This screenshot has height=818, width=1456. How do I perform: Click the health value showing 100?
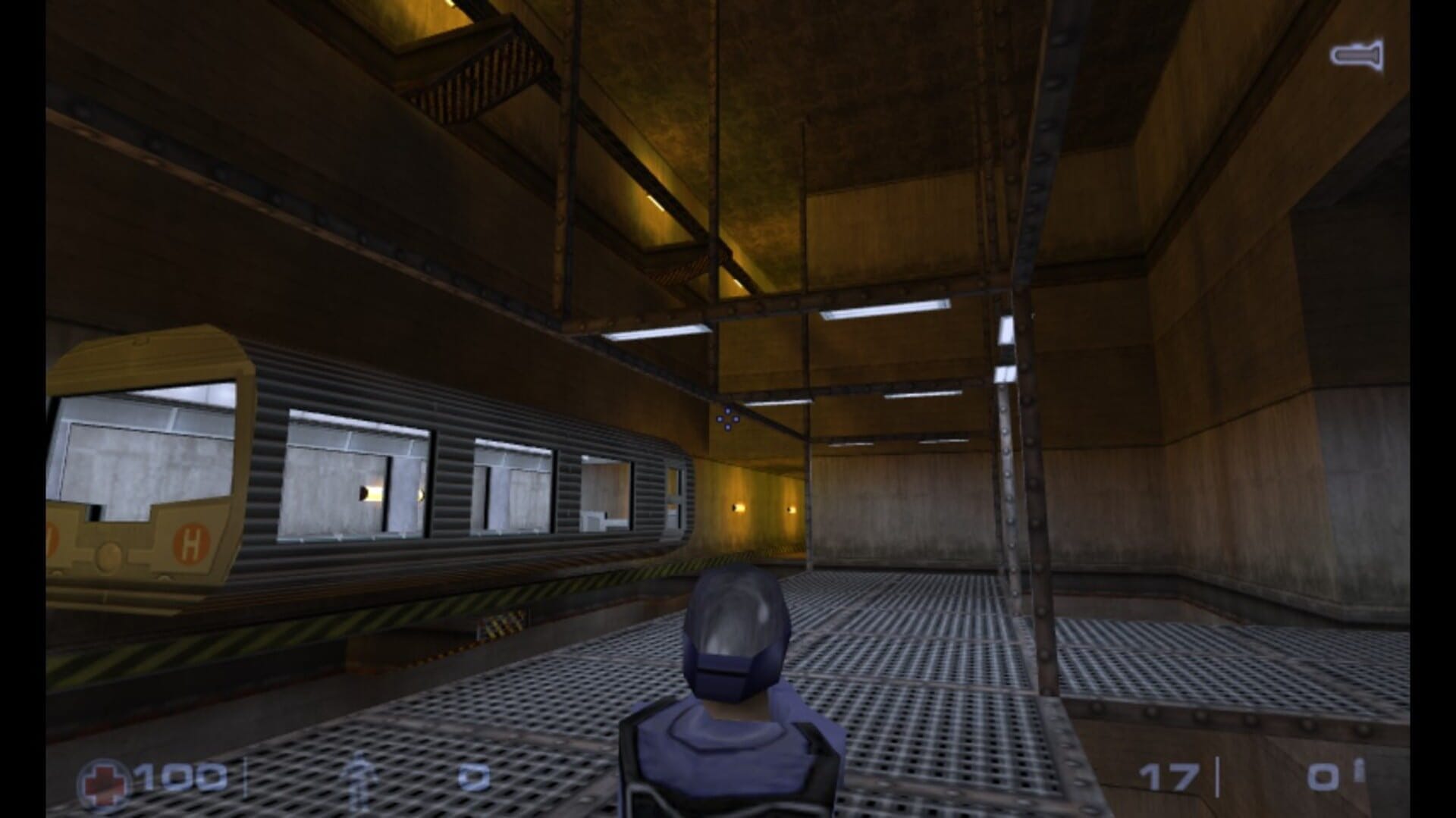click(178, 776)
